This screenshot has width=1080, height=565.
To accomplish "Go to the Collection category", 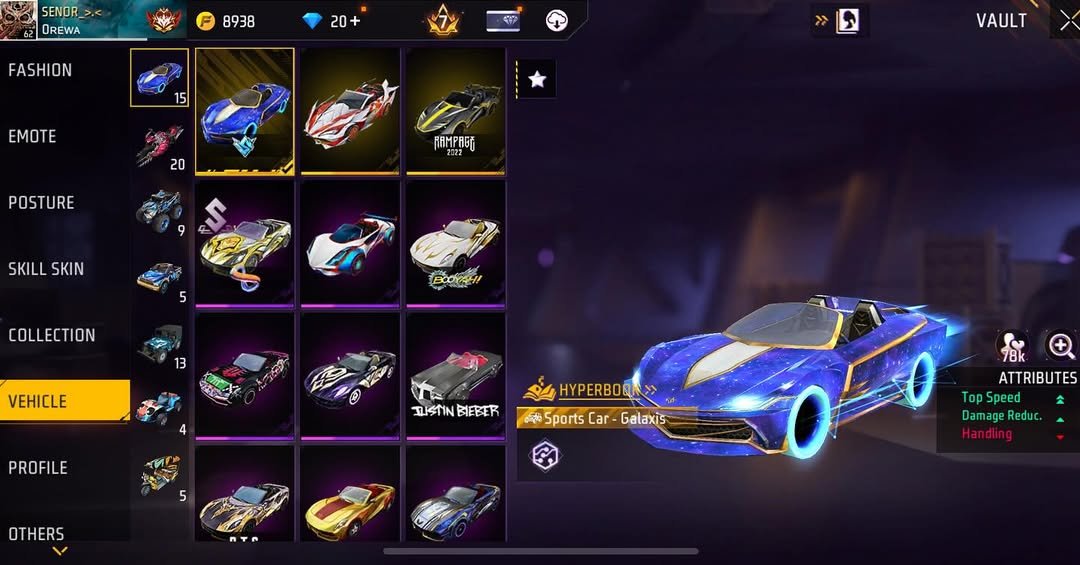I will pyautogui.click(x=52, y=335).
